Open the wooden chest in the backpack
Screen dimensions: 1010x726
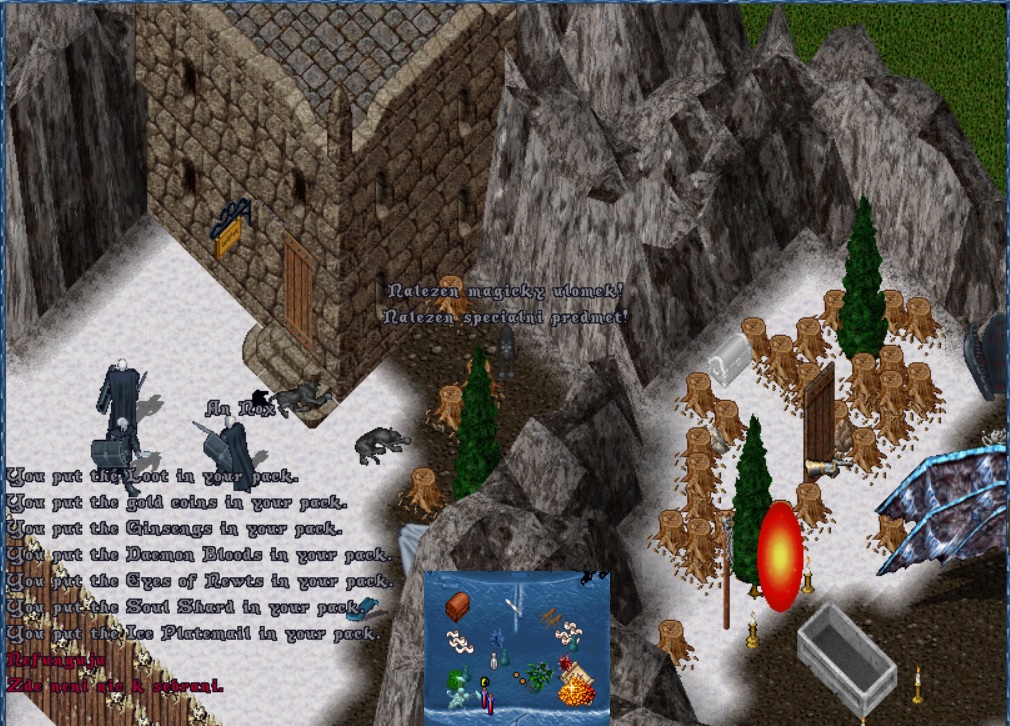(457, 606)
